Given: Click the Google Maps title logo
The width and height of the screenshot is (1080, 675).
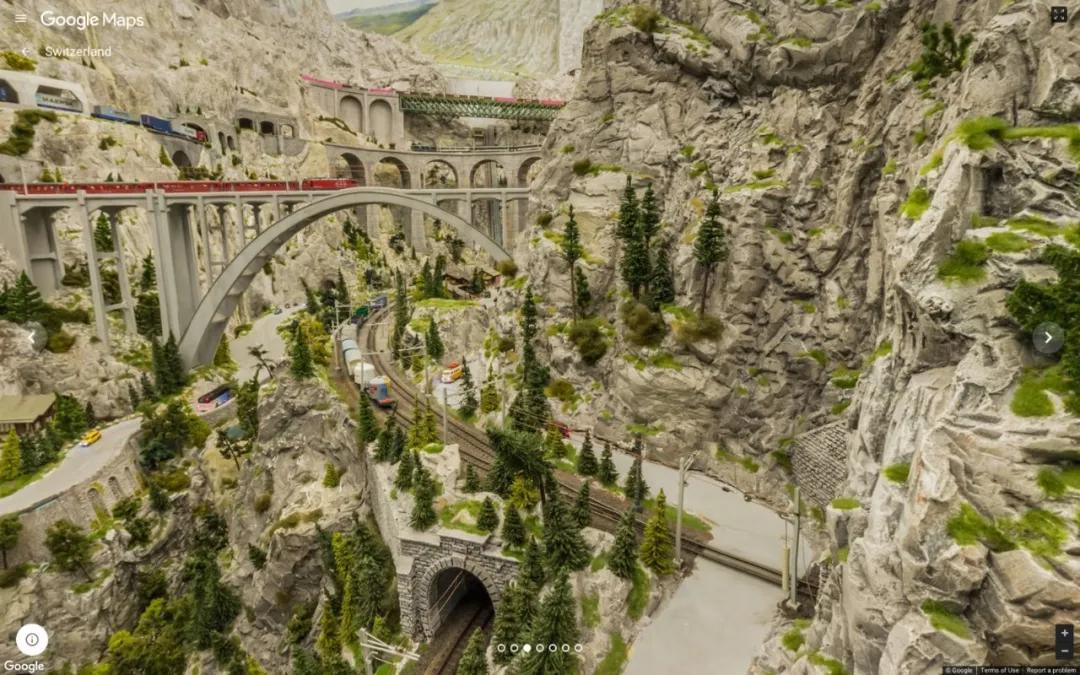Looking at the screenshot, I should click(x=92, y=20).
